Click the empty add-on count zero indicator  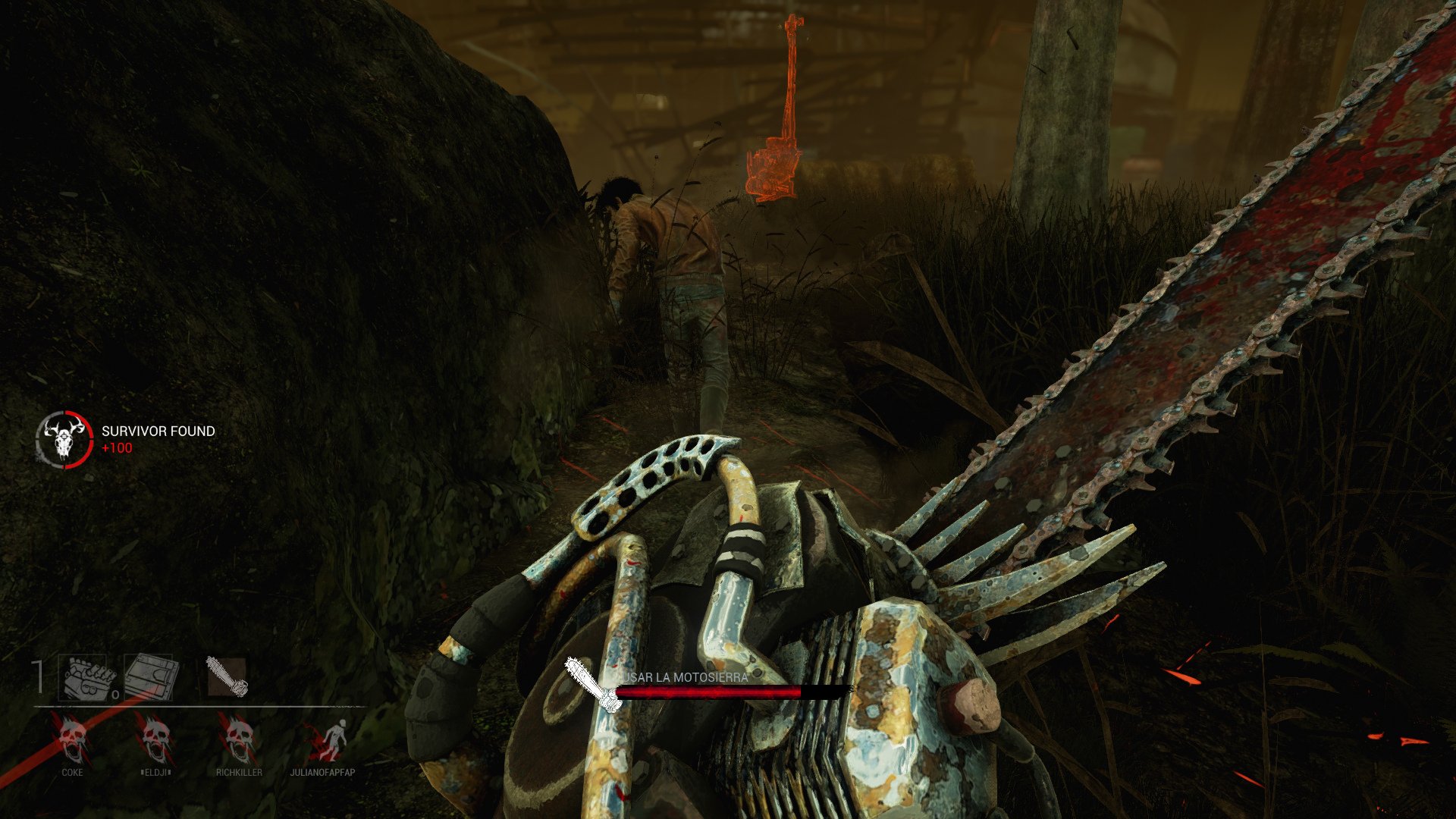click(115, 694)
